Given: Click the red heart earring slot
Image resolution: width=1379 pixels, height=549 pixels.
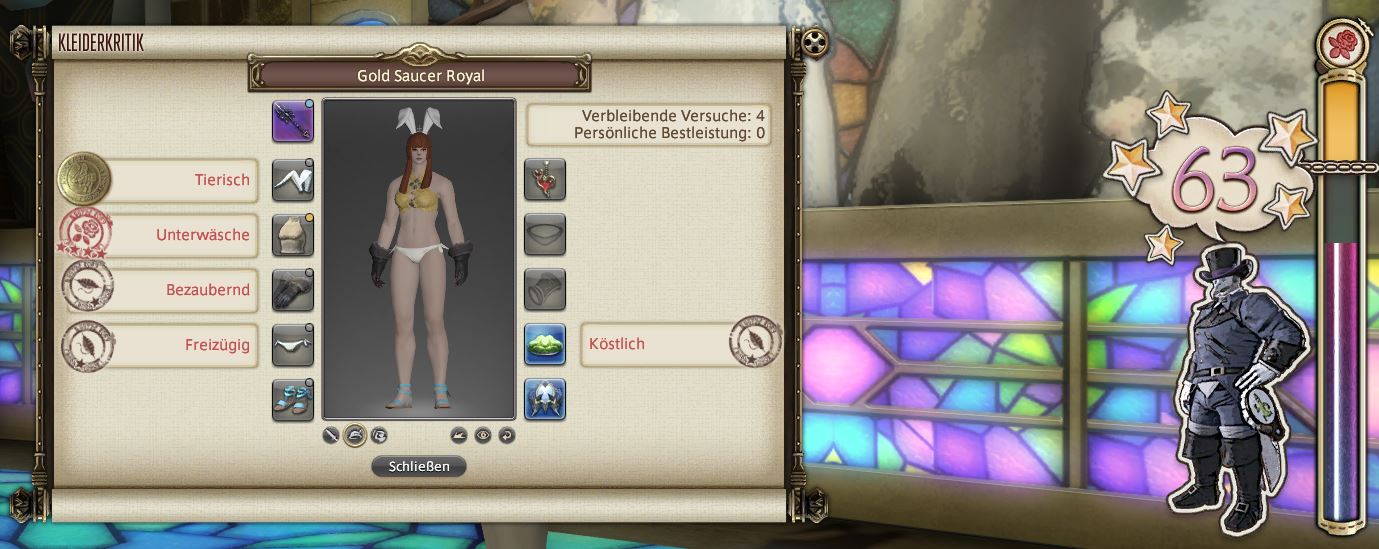Looking at the screenshot, I should tap(545, 180).
